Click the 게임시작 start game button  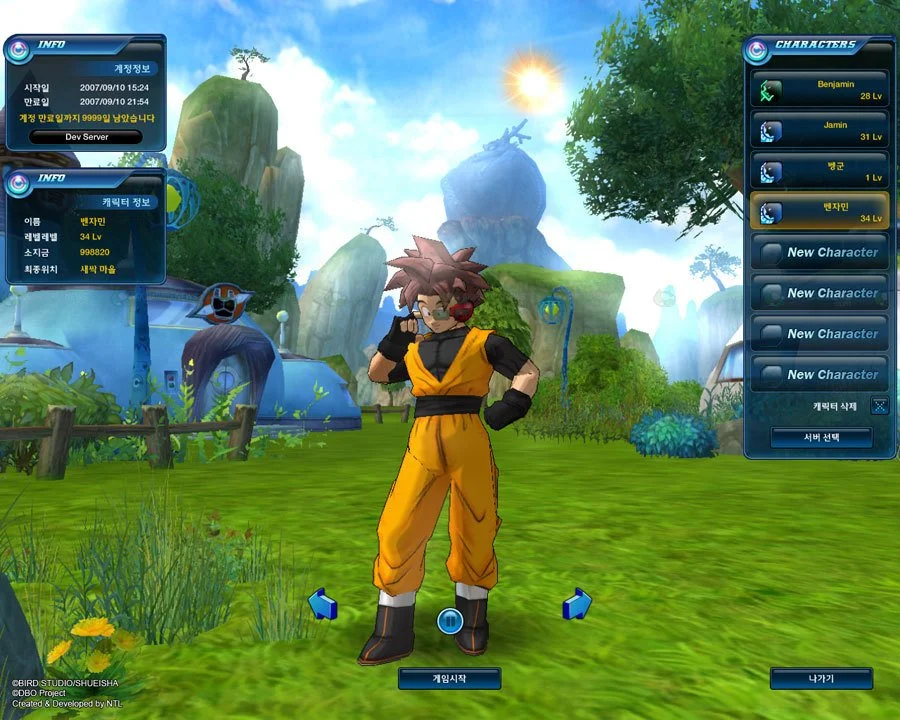[x=449, y=678]
